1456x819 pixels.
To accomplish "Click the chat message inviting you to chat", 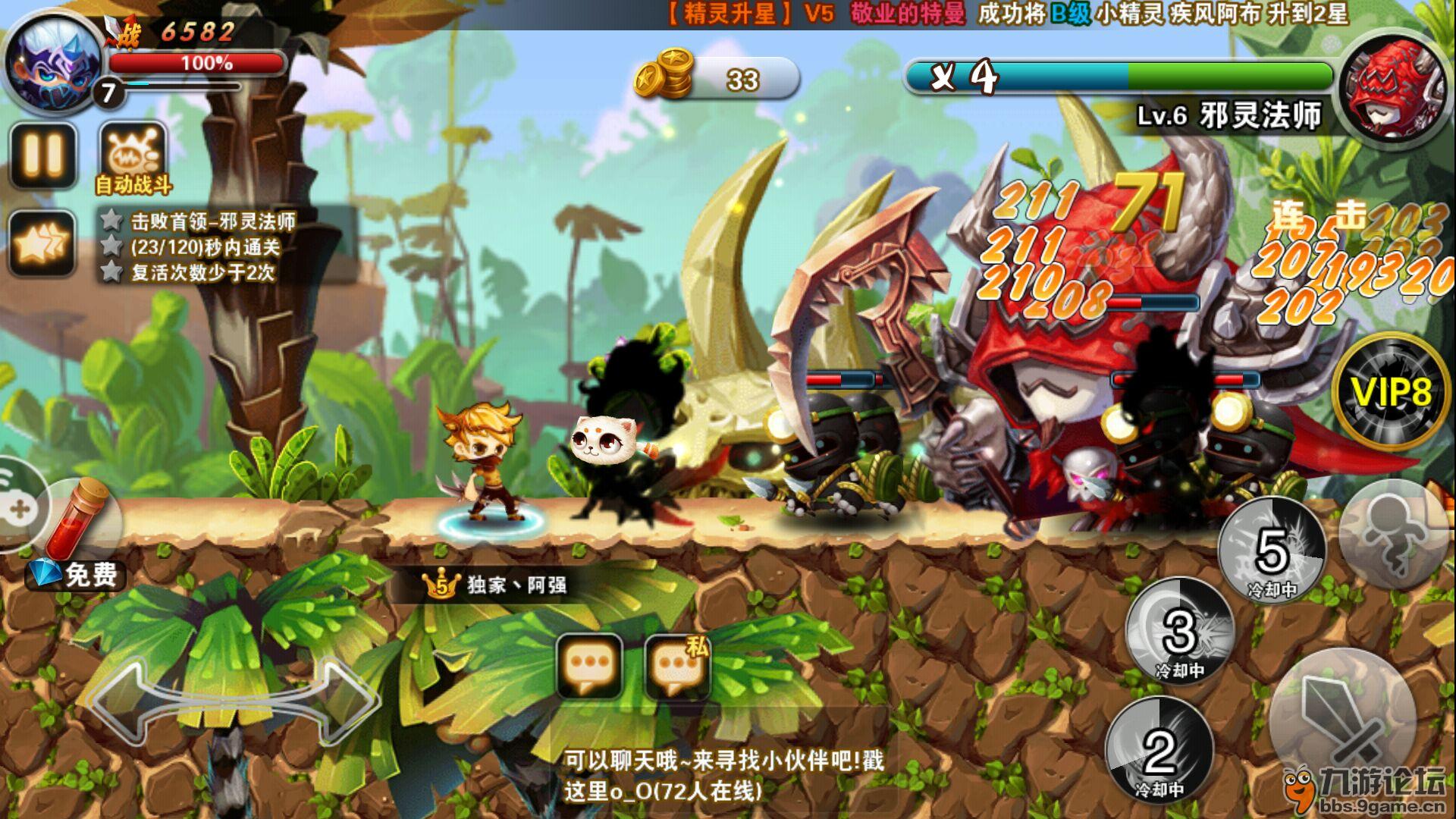I will pos(724,774).
